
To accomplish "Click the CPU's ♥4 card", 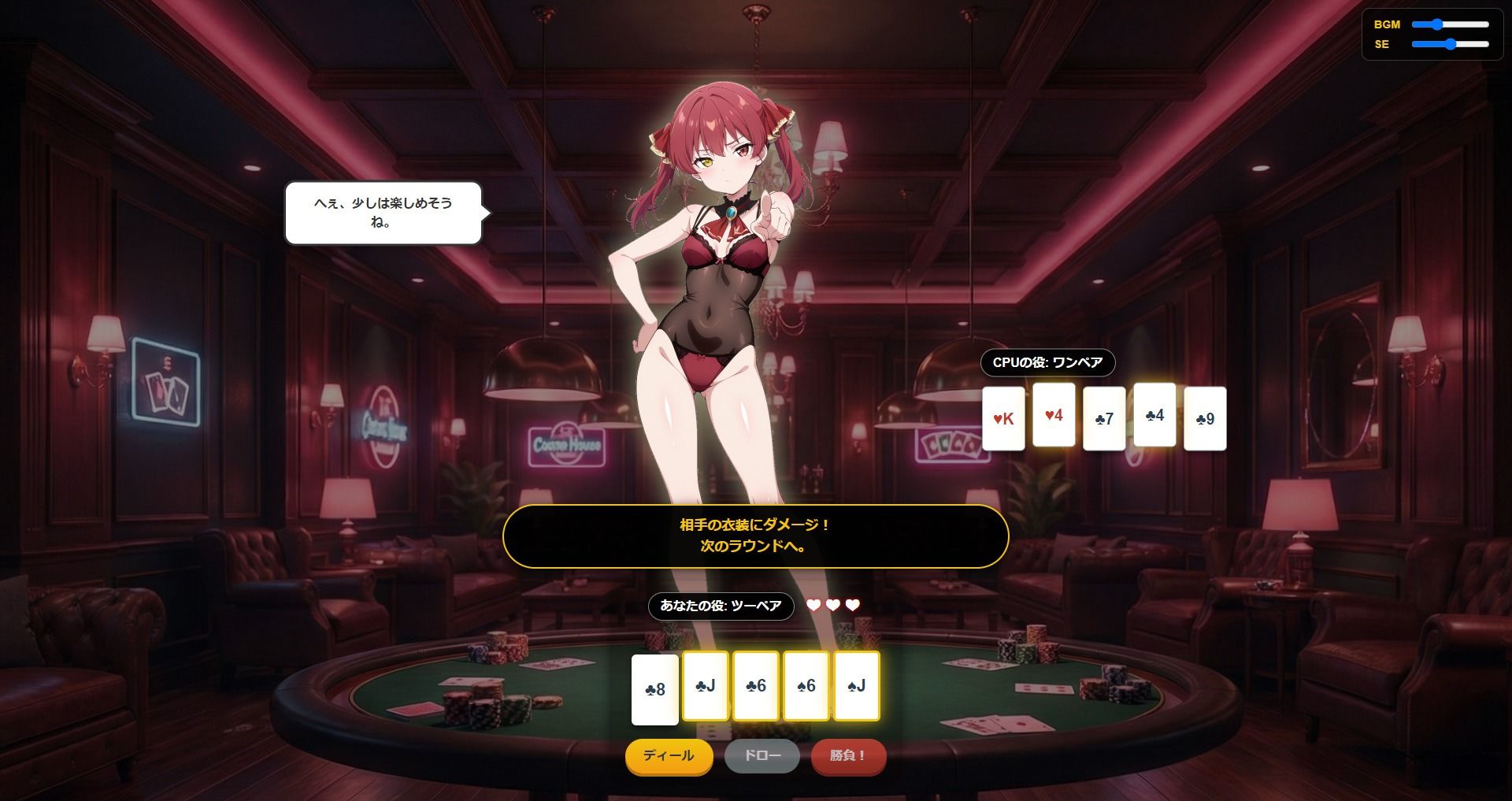I will (1054, 416).
